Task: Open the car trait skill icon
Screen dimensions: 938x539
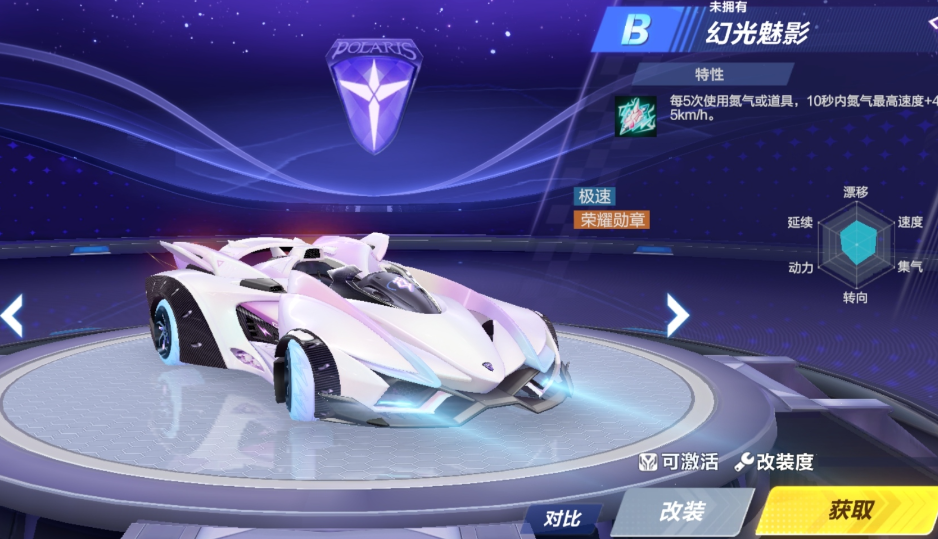Action: [635, 117]
